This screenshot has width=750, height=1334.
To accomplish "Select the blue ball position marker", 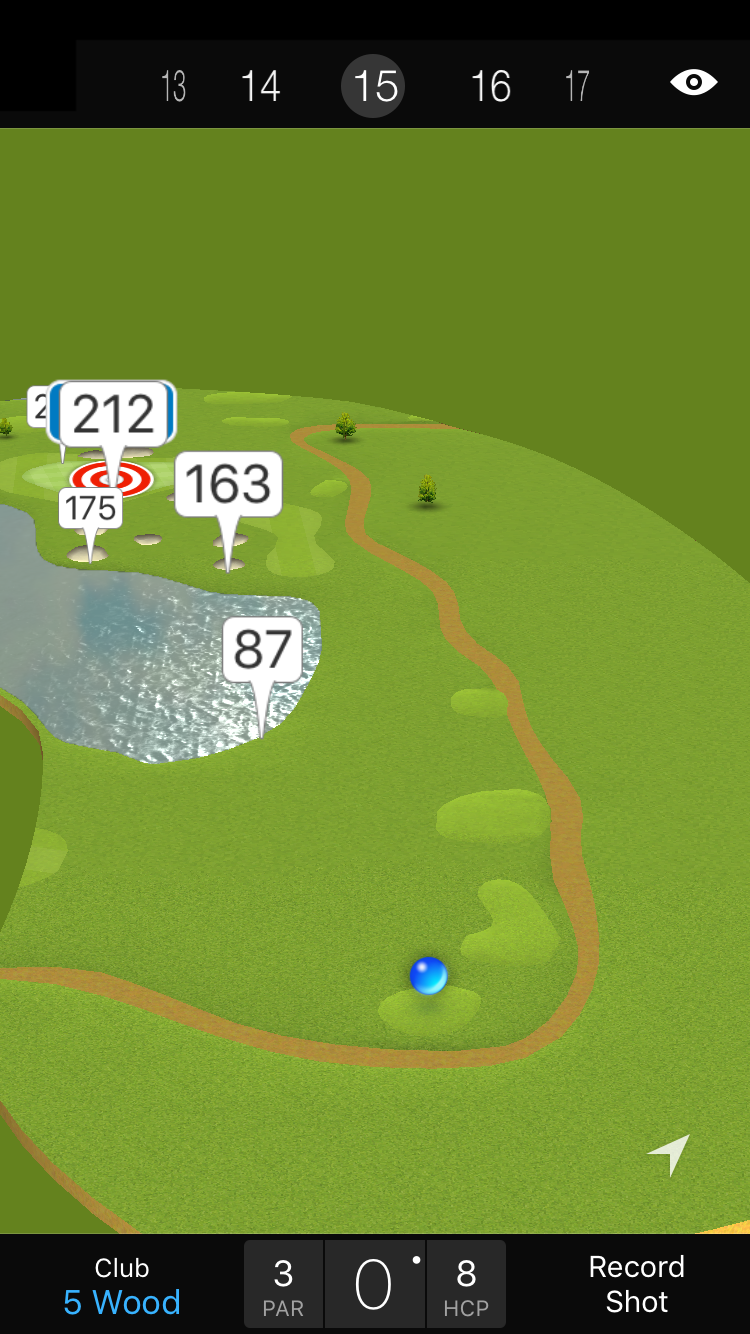I will (x=428, y=975).
